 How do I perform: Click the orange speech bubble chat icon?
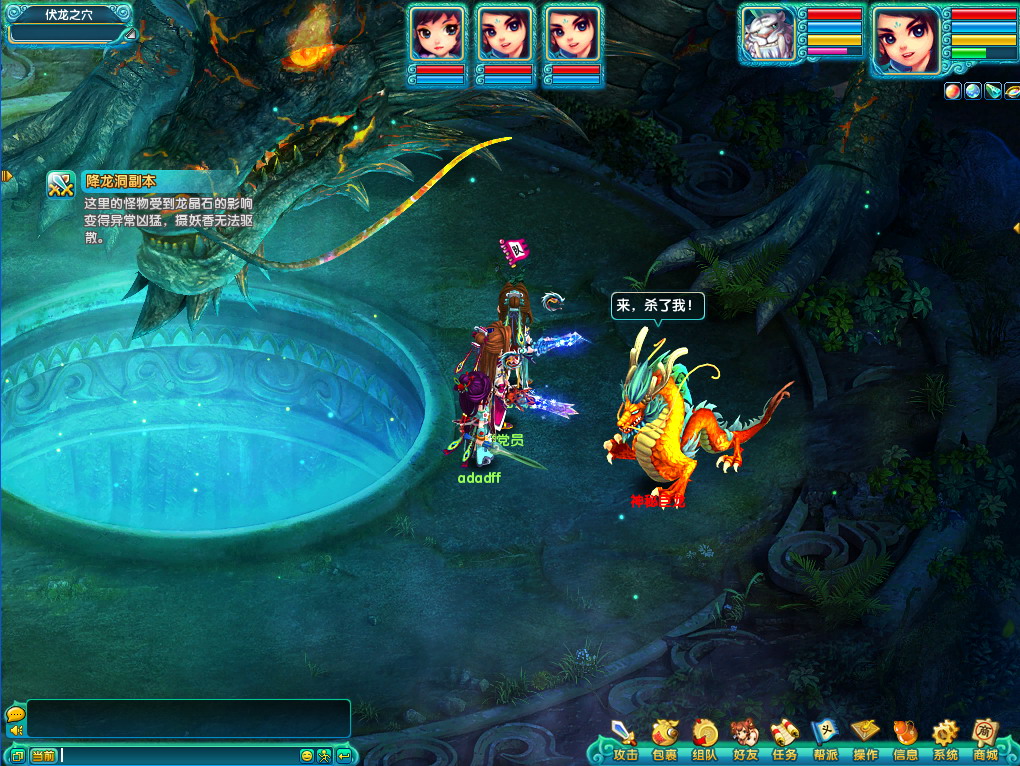click(x=15, y=714)
